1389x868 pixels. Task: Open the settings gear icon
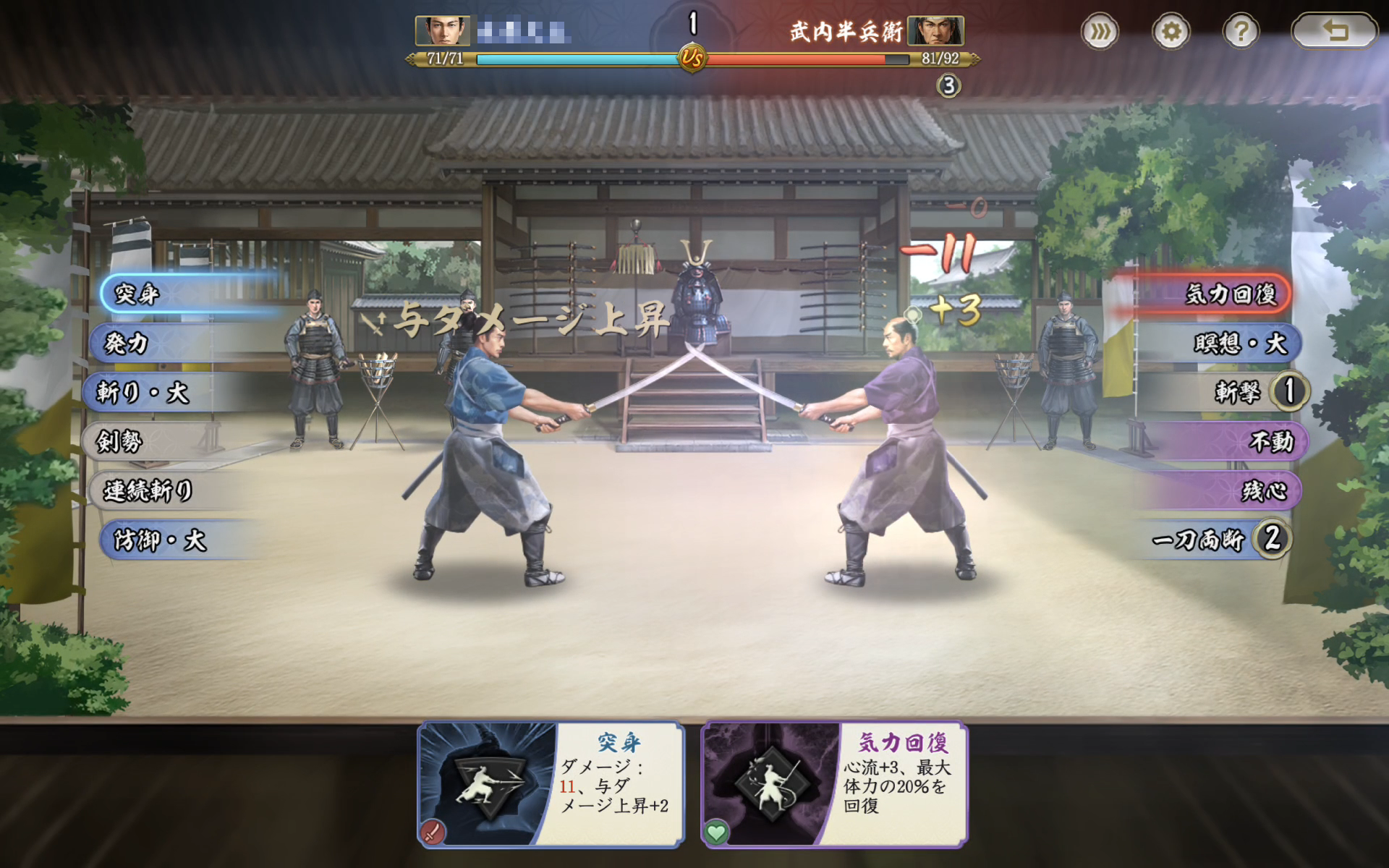(1172, 32)
